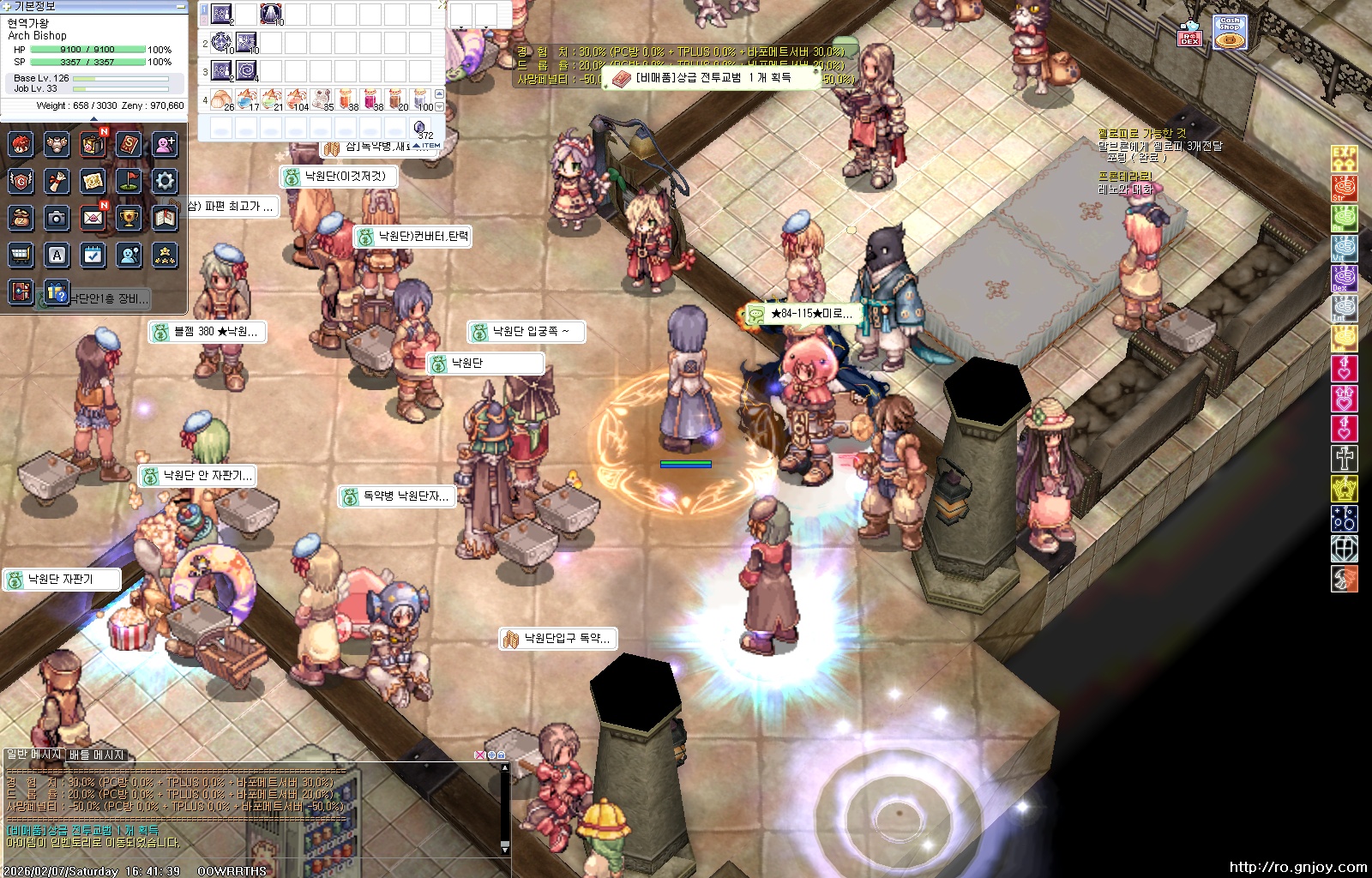Open the calendar attendance check icon
Image resolution: width=1372 pixels, height=878 pixels.
tap(93, 255)
